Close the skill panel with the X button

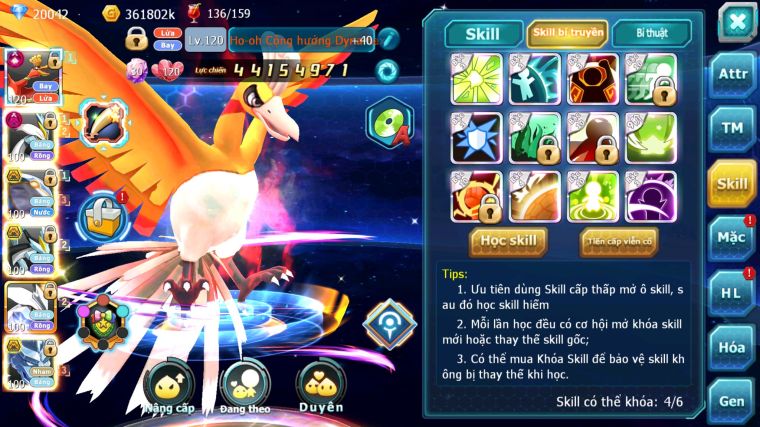pos(736,21)
